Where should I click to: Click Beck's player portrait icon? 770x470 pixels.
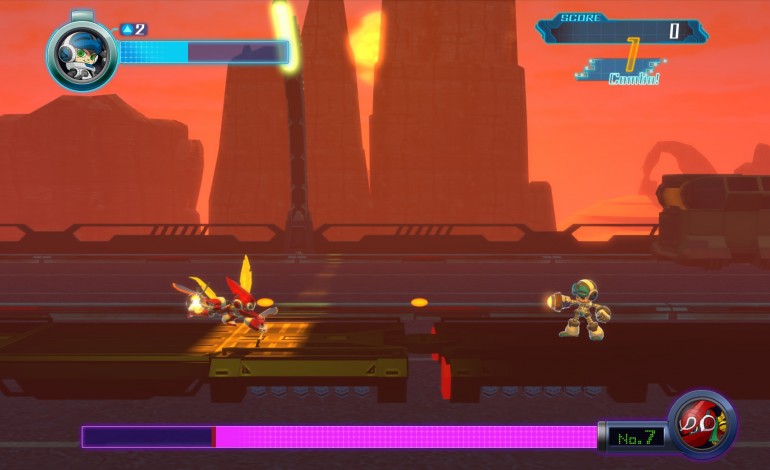coord(81,54)
